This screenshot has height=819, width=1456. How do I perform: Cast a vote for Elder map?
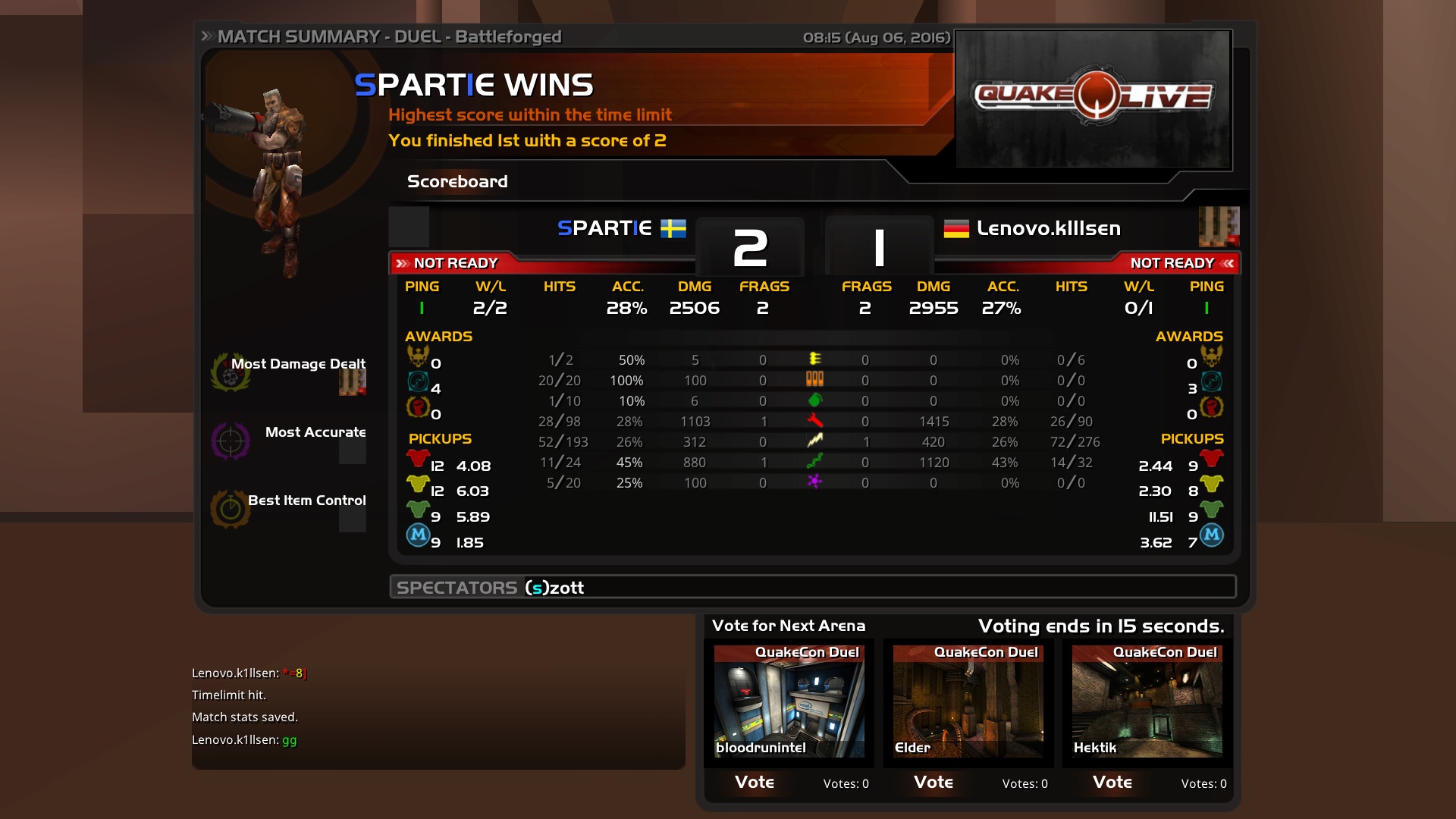[x=934, y=782]
